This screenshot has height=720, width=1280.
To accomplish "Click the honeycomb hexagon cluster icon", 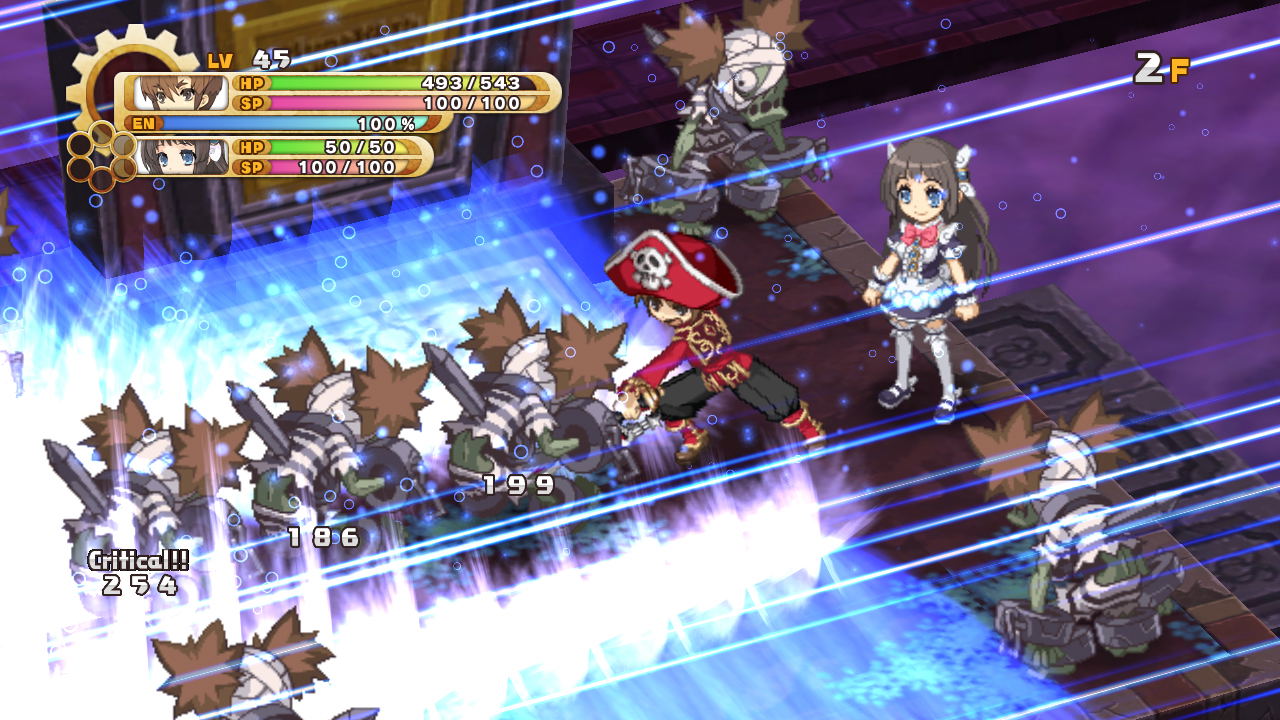I will pyautogui.click(x=100, y=156).
